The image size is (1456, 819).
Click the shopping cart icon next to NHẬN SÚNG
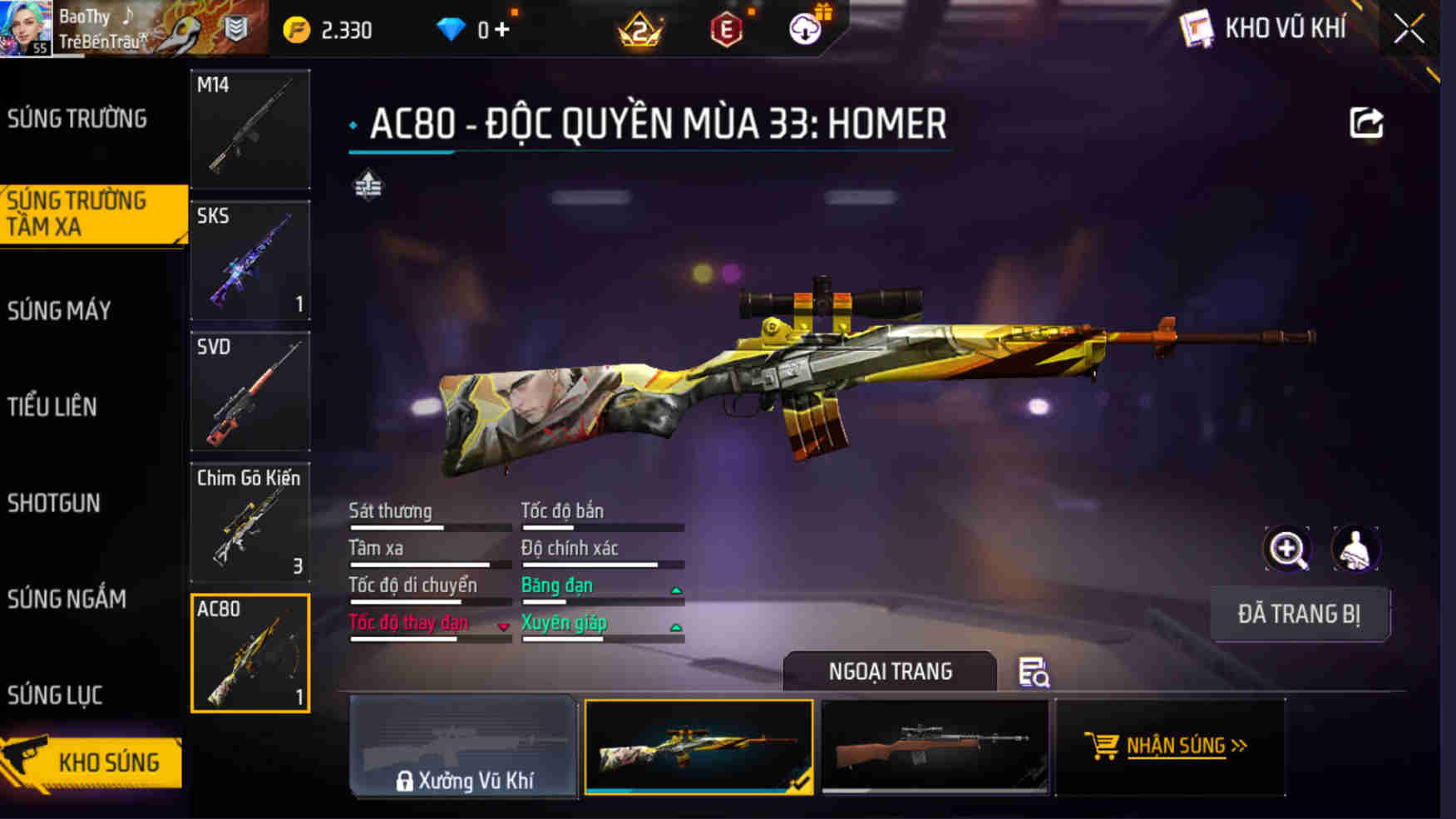pyautogui.click(x=1103, y=746)
